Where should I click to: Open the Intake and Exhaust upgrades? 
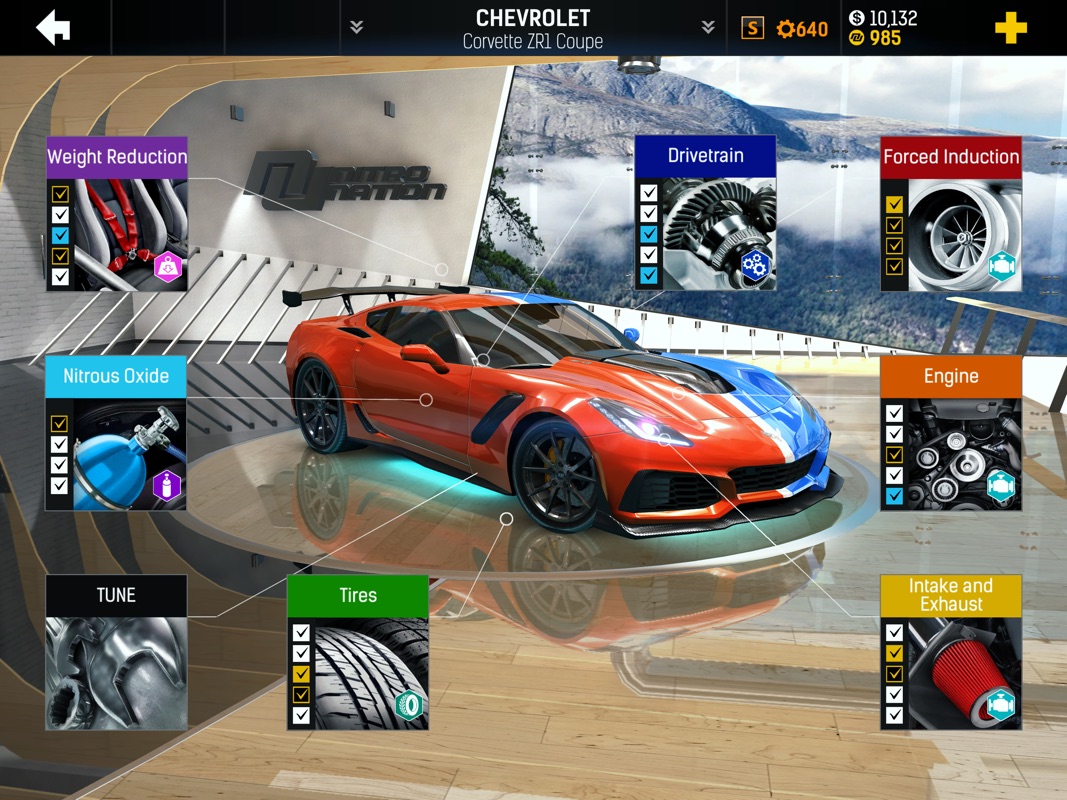point(950,652)
